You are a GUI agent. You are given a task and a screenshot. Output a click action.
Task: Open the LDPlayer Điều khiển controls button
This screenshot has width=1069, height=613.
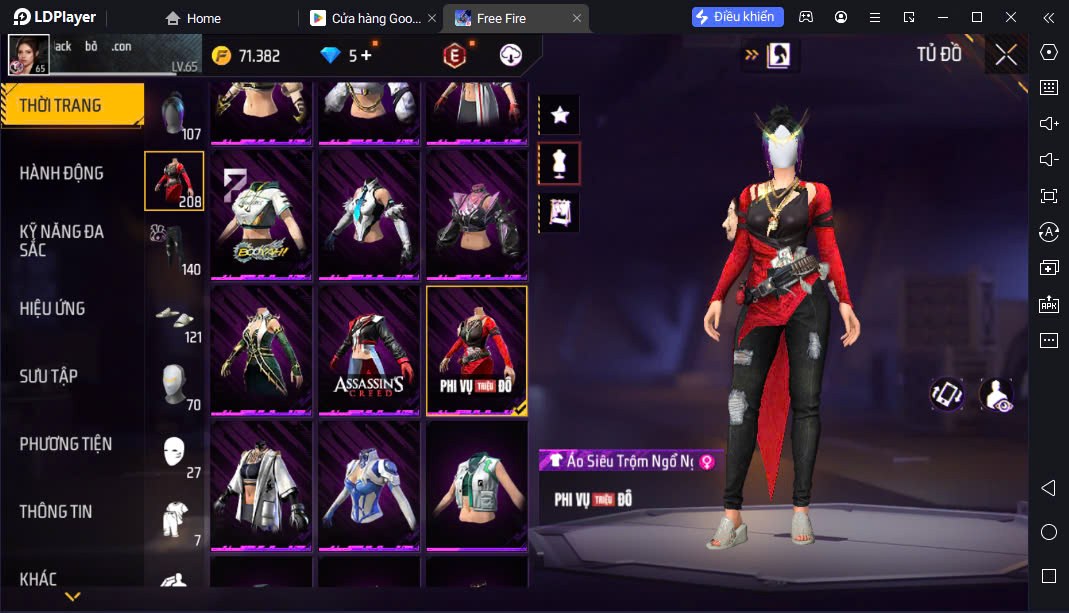738,17
